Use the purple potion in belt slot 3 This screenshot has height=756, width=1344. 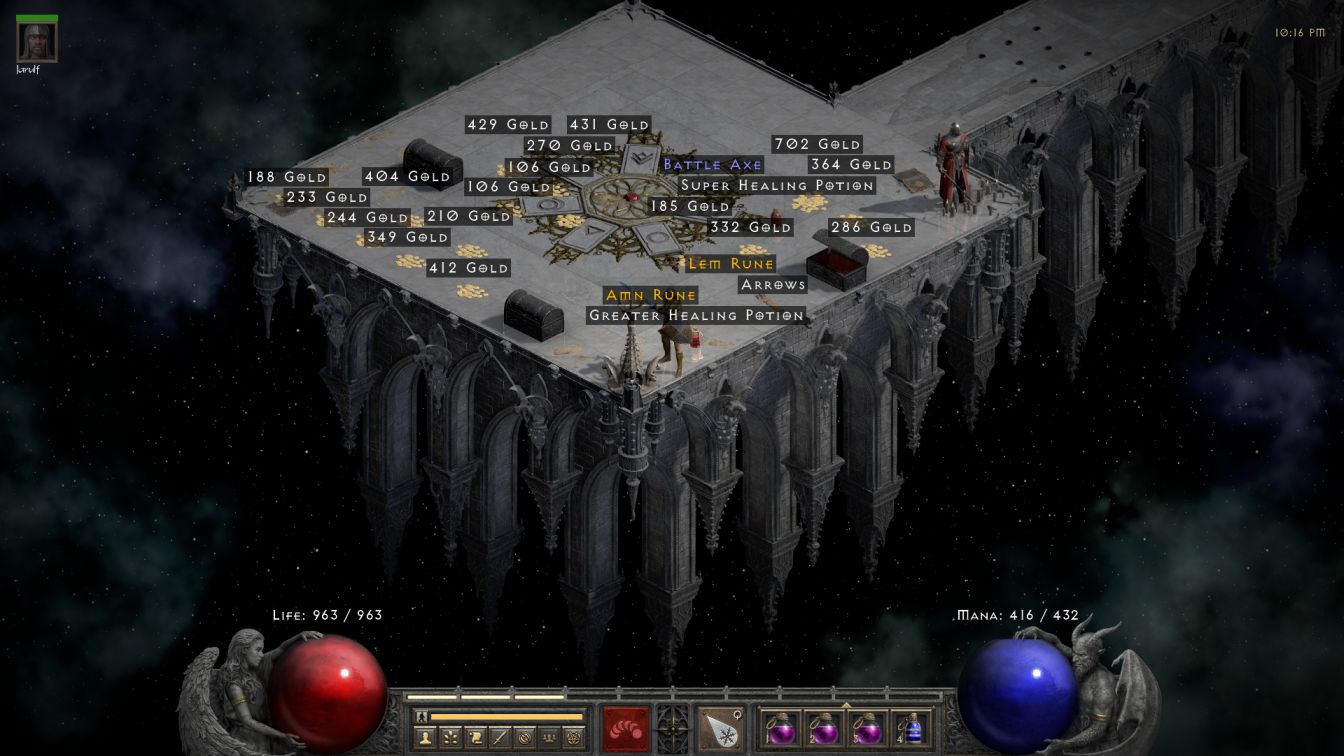867,728
